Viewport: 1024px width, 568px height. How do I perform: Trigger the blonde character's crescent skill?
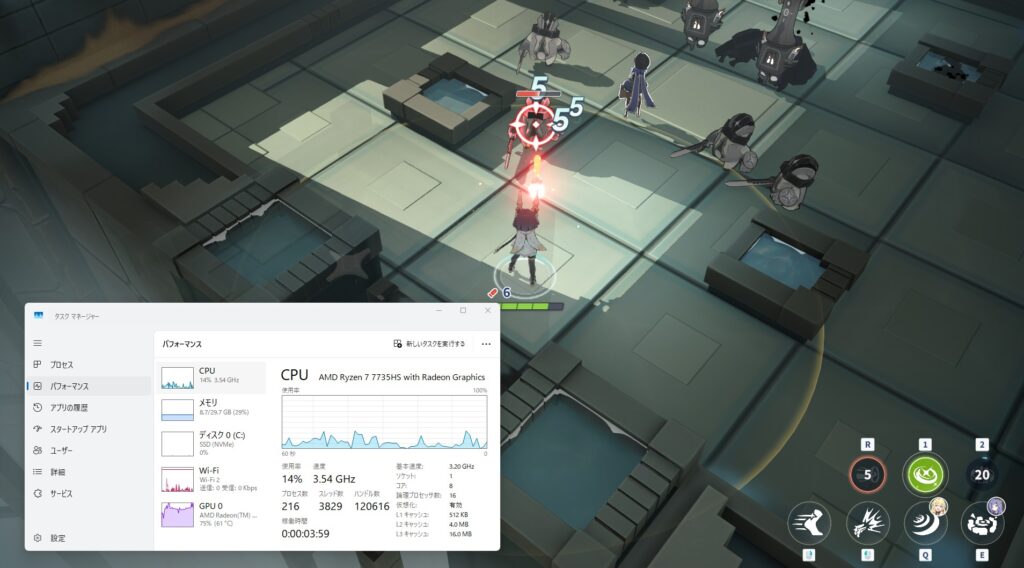(925, 522)
